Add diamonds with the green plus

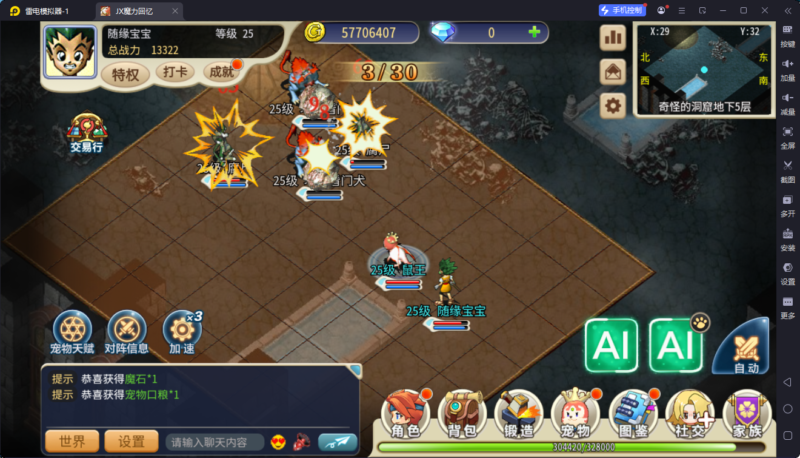(x=534, y=32)
